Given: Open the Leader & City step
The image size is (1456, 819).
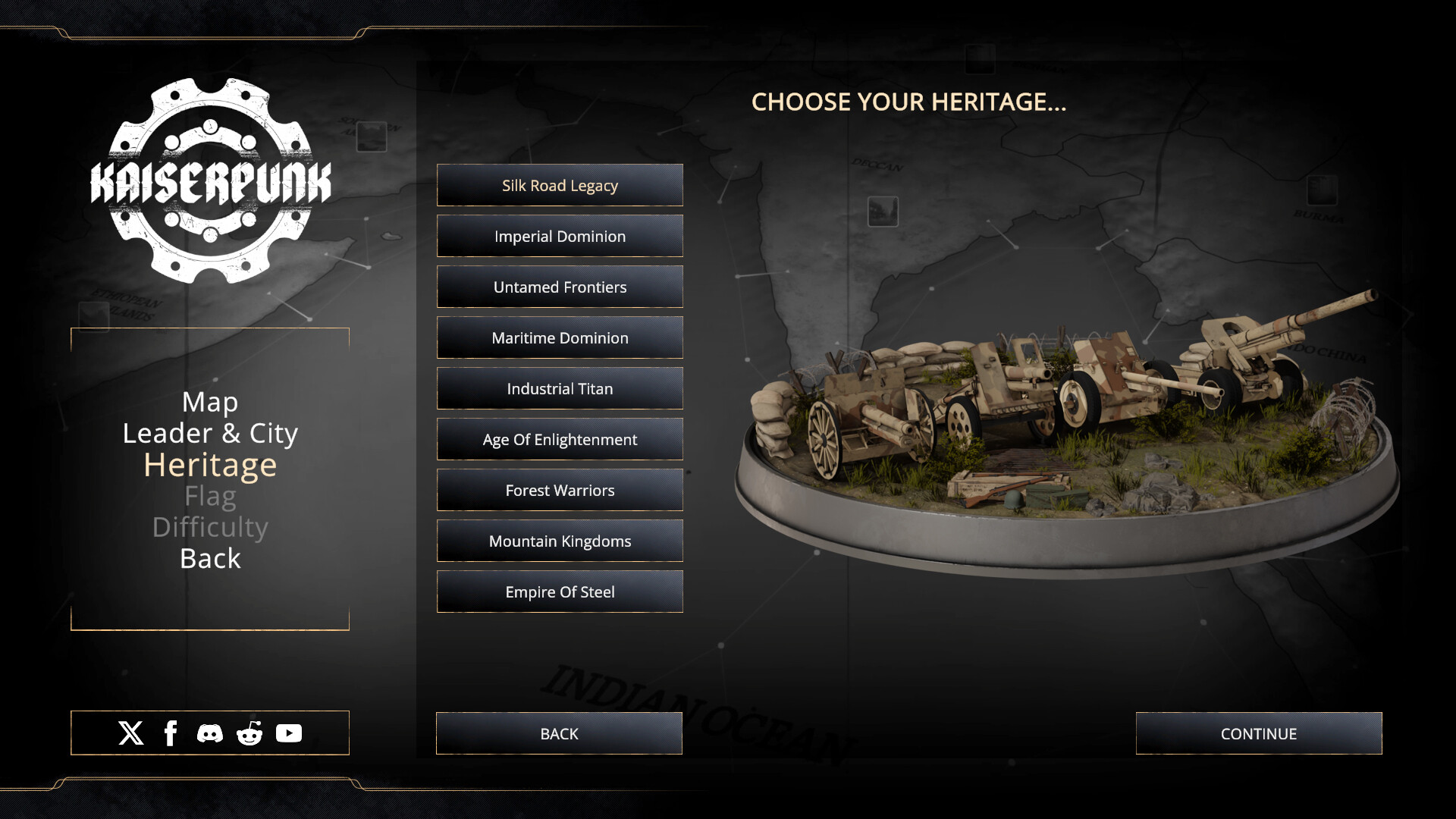Looking at the screenshot, I should [x=210, y=433].
